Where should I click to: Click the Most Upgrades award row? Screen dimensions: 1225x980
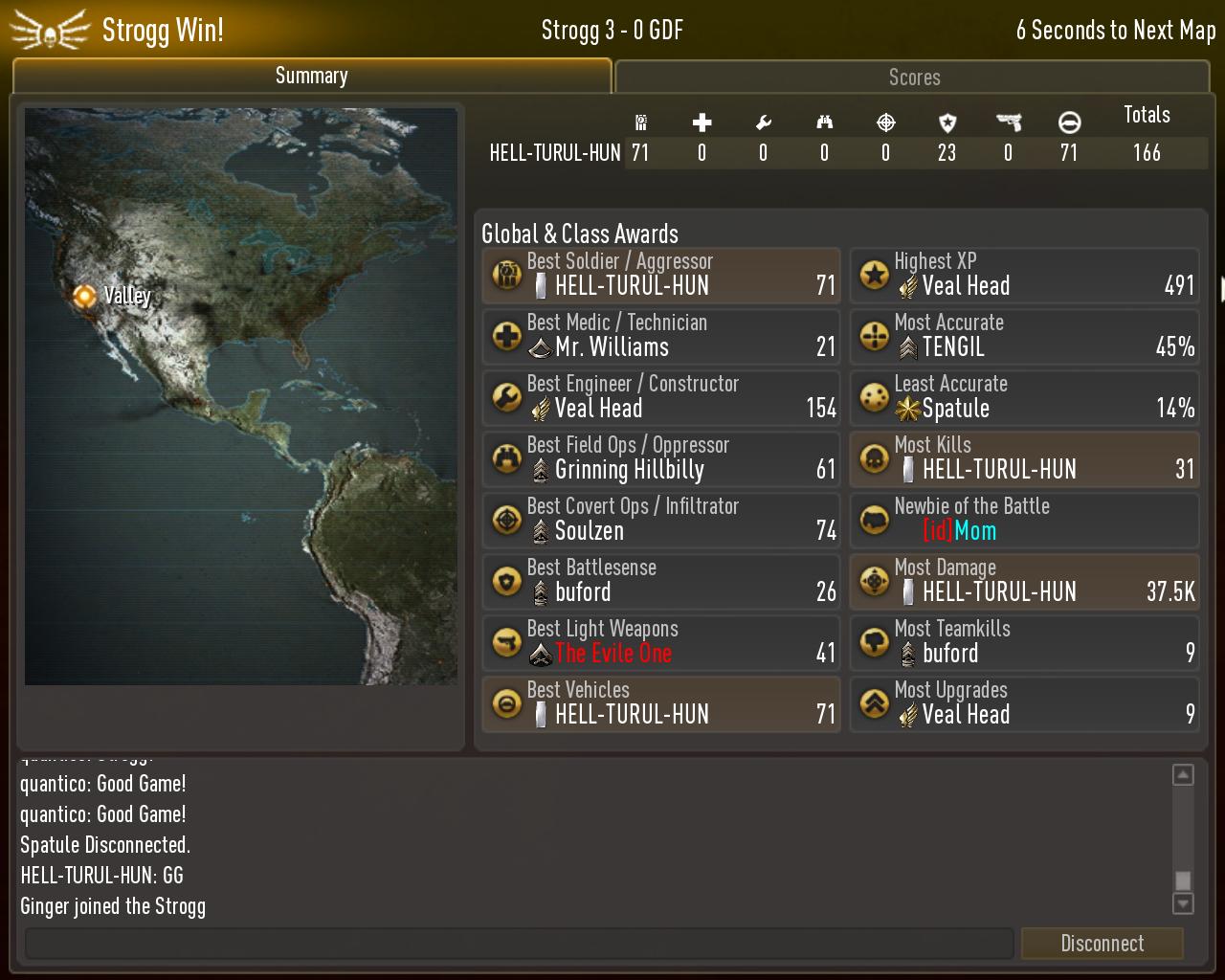[1024, 704]
